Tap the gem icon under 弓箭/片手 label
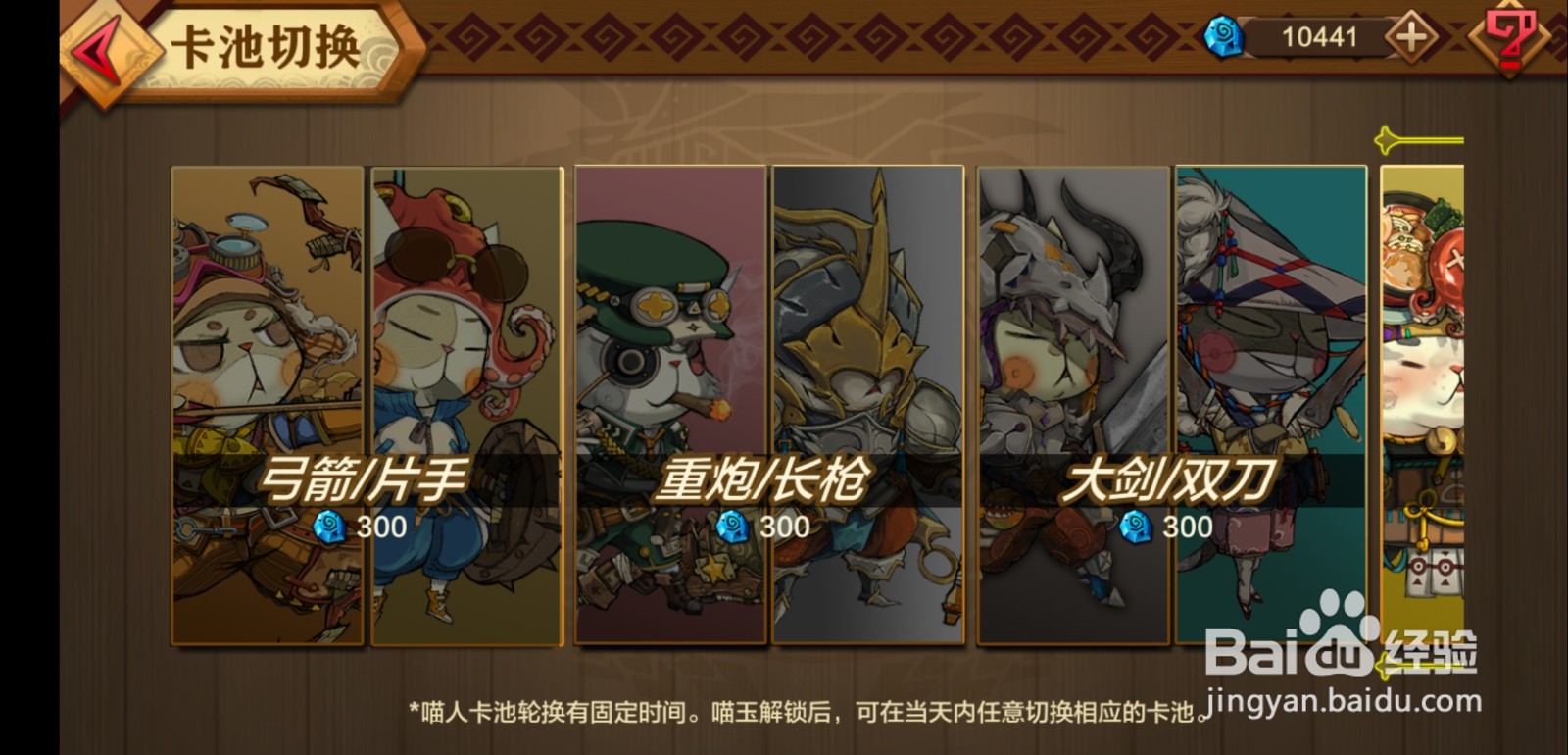The image size is (1568, 755). coord(329,528)
